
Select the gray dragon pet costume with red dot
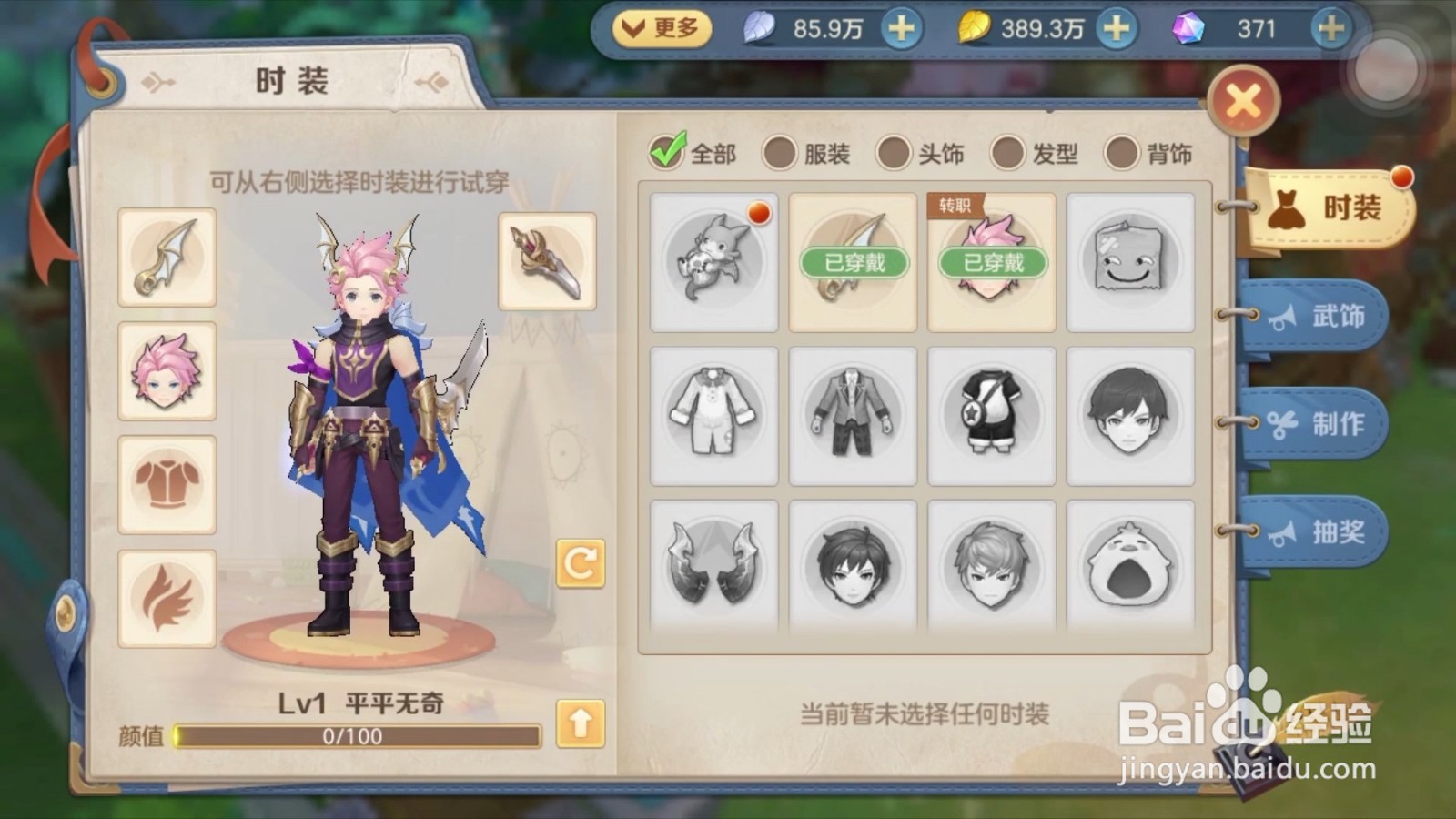(x=713, y=261)
